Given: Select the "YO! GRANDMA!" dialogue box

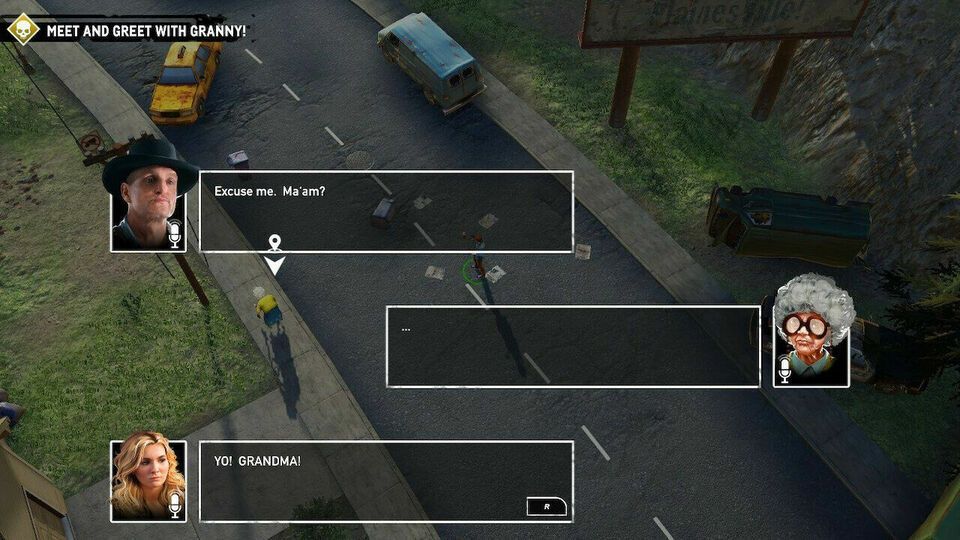Looking at the screenshot, I should pyautogui.click(x=386, y=481).
